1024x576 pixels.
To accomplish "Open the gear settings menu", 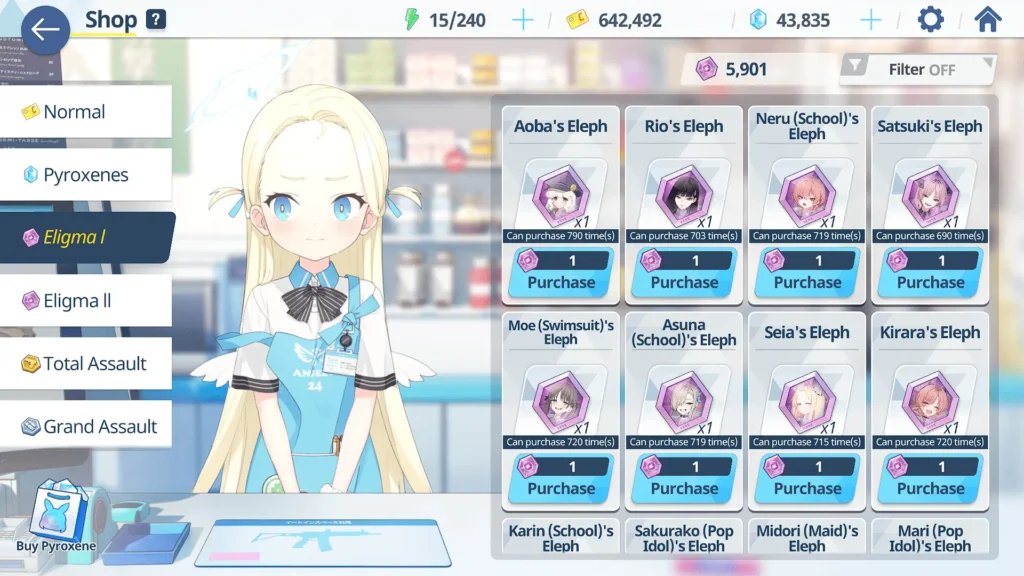I will [x=930, y=20].
